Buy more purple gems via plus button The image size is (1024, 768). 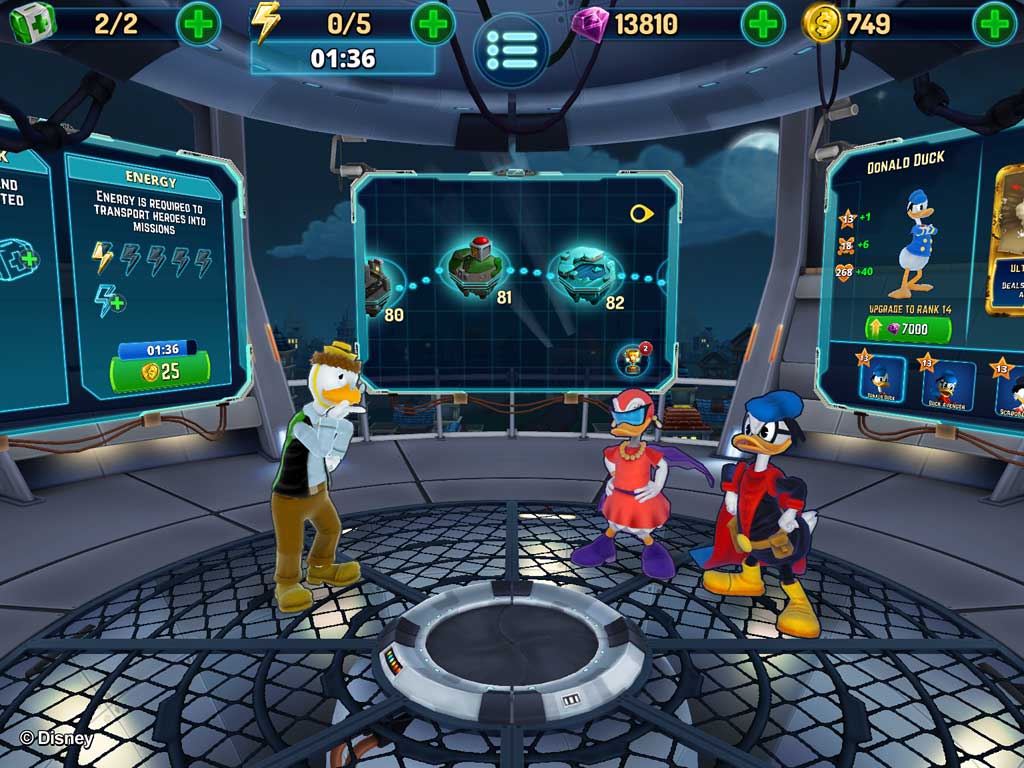click(762, 23)
